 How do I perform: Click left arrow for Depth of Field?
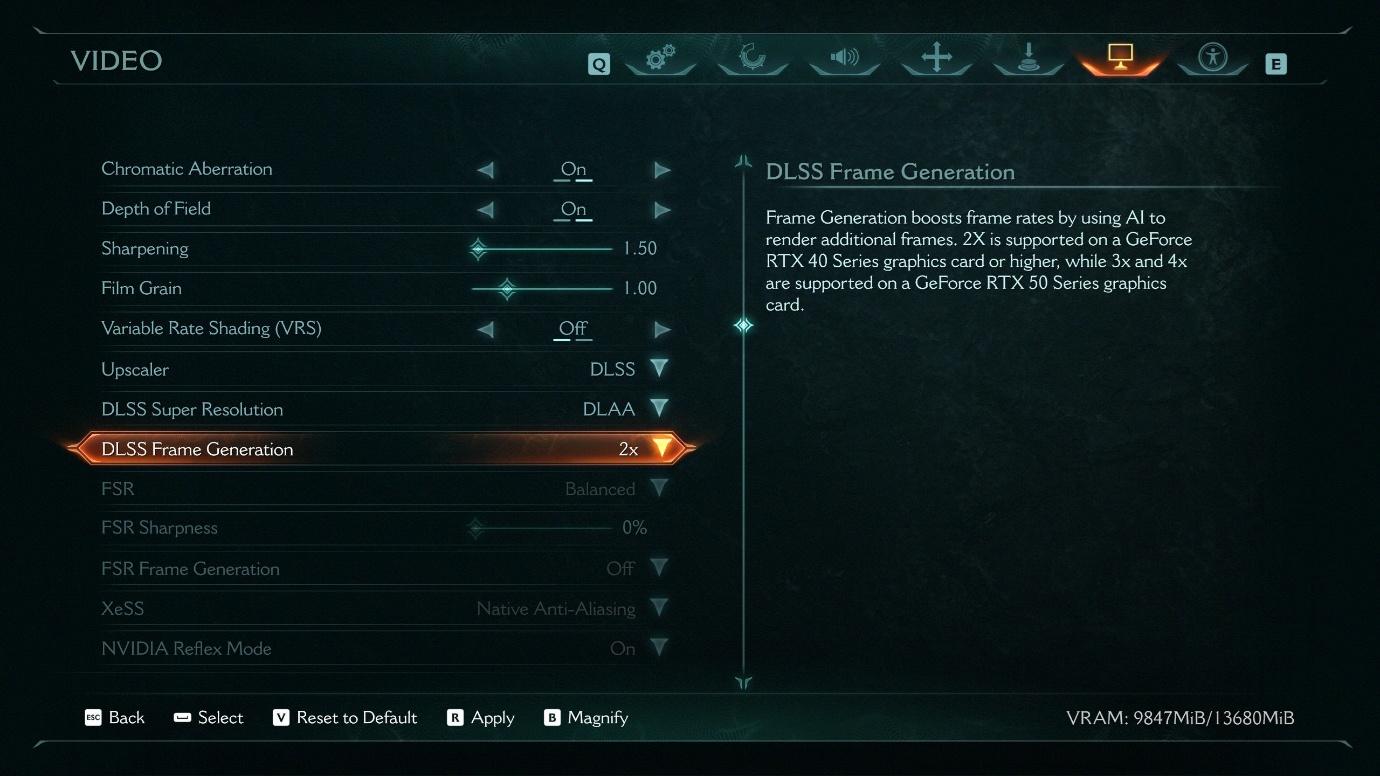click(x=485, y=210)
